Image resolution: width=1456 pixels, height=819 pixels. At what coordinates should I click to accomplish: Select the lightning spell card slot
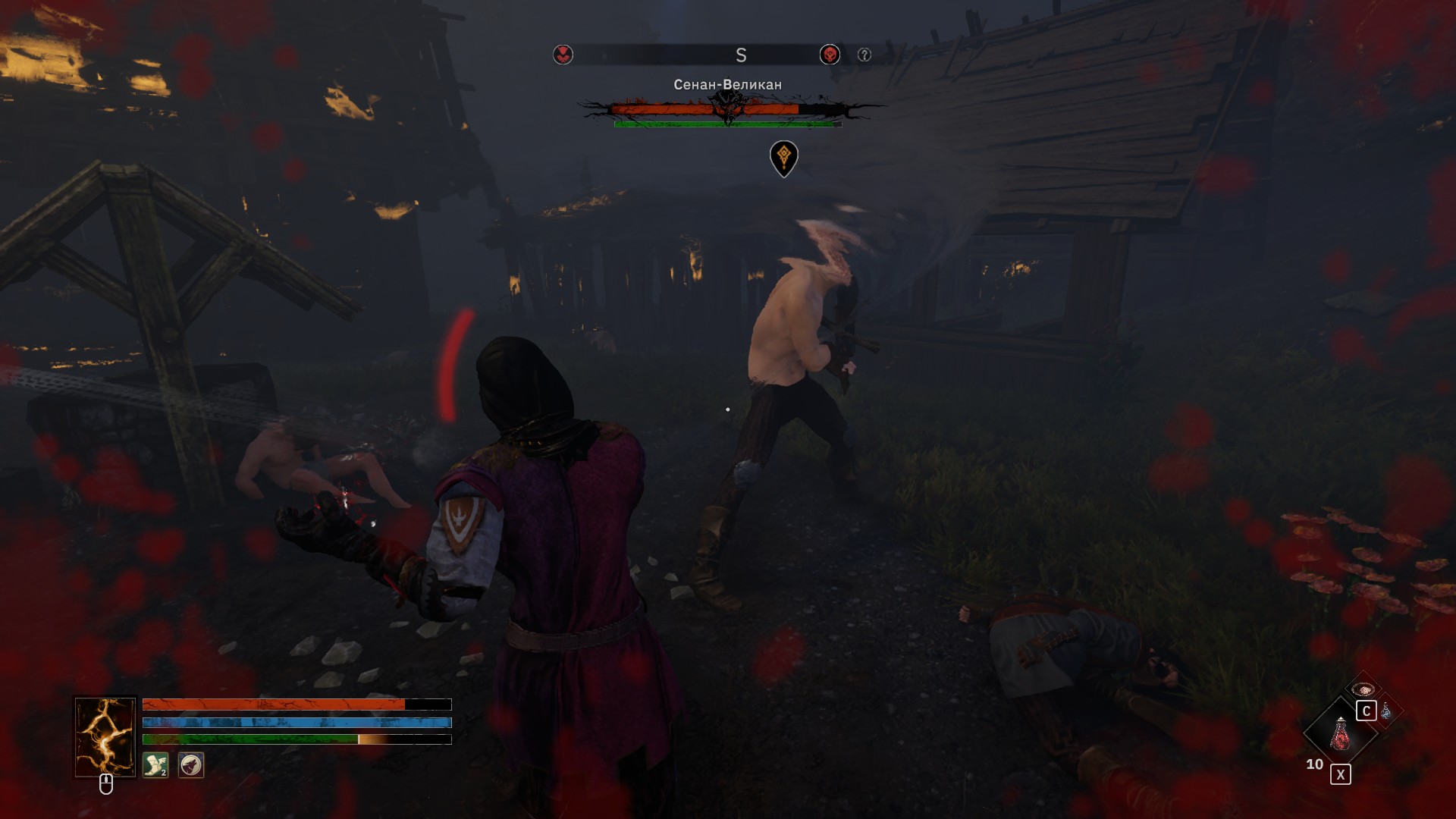tap(105, 737)
